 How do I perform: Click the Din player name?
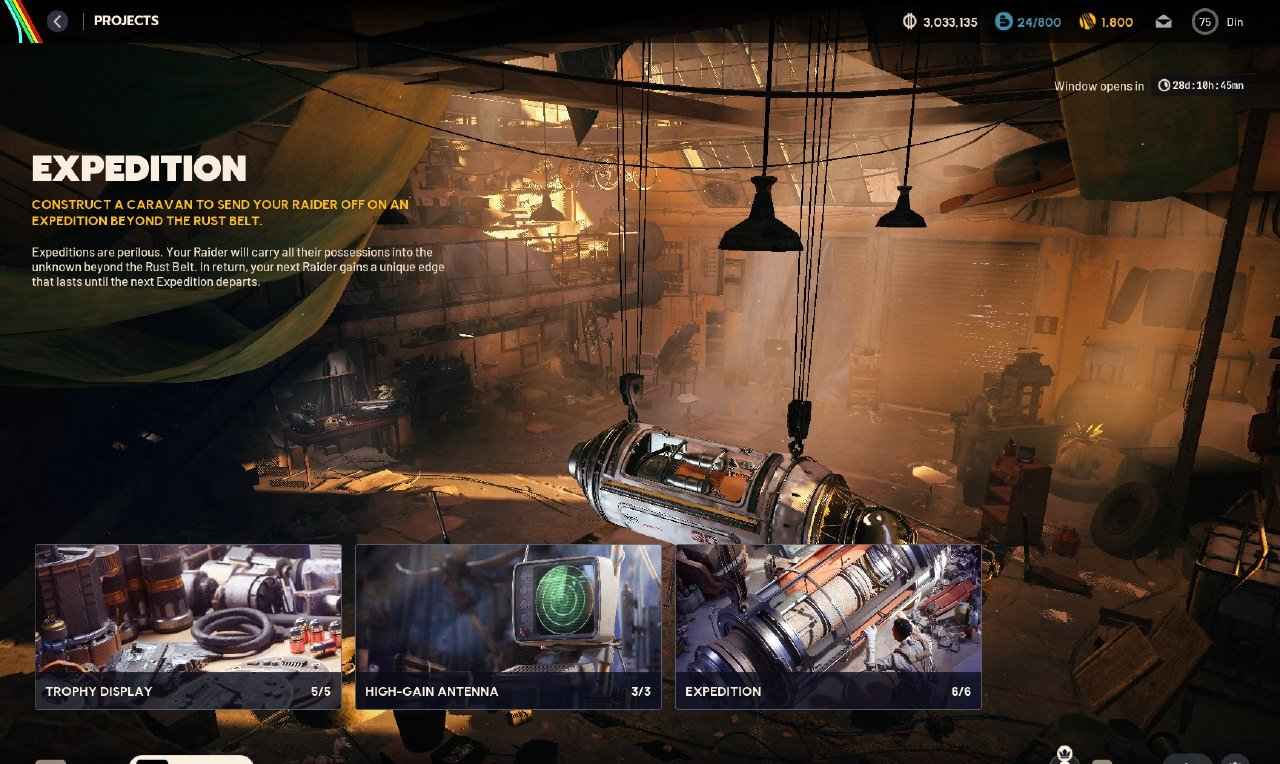[x=1236, y=21]
